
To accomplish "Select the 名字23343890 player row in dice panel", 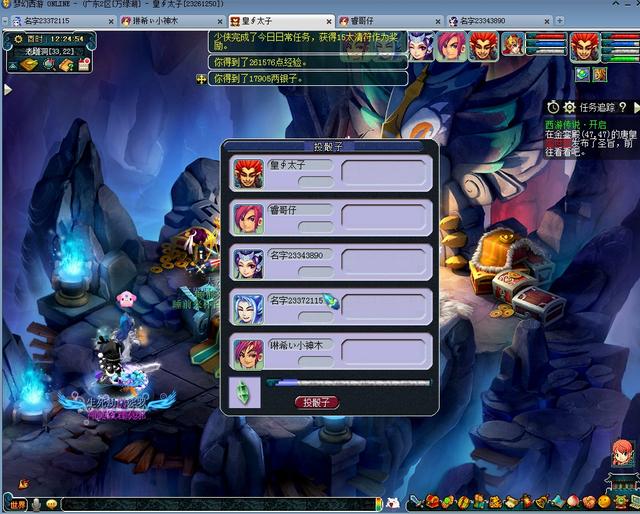I will click(331, 263).
